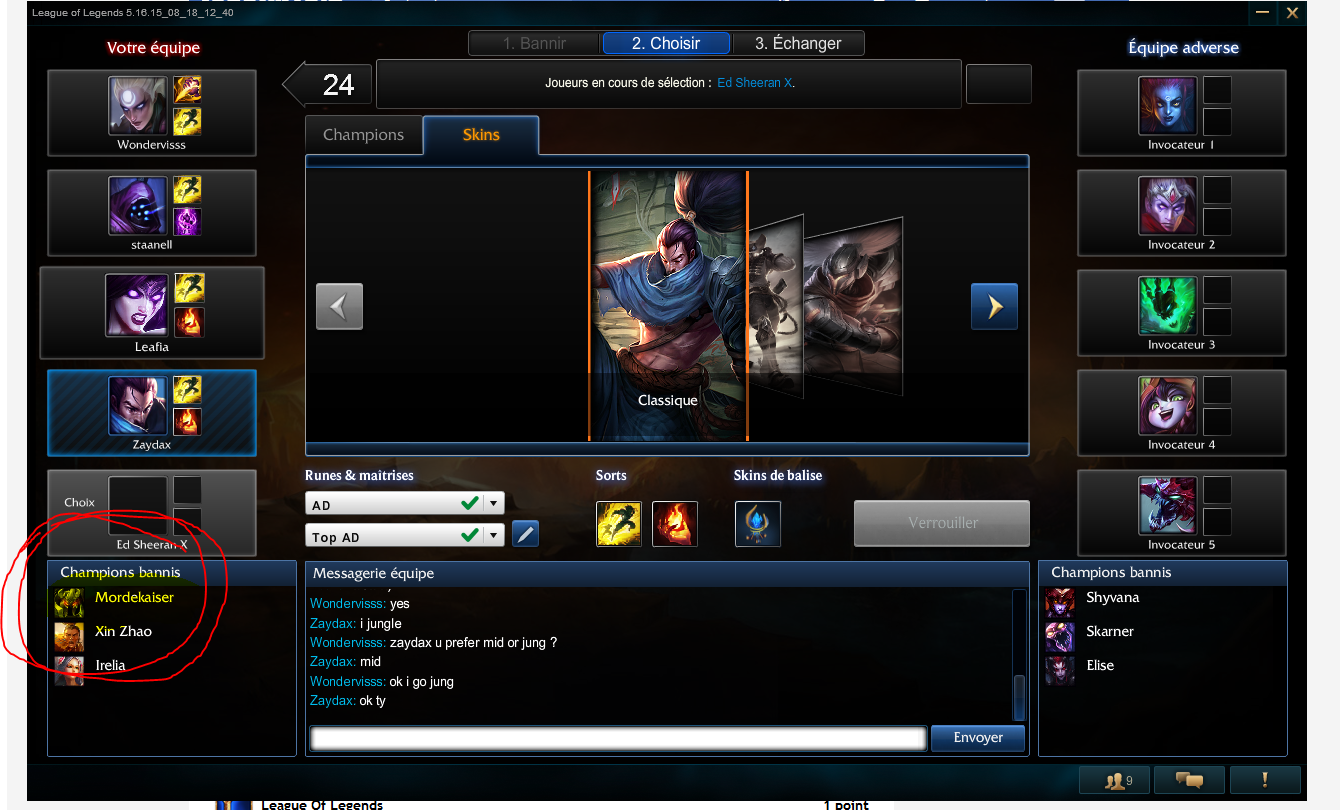
Task: Open the AD runes dropdown
Action: (495, 503)
